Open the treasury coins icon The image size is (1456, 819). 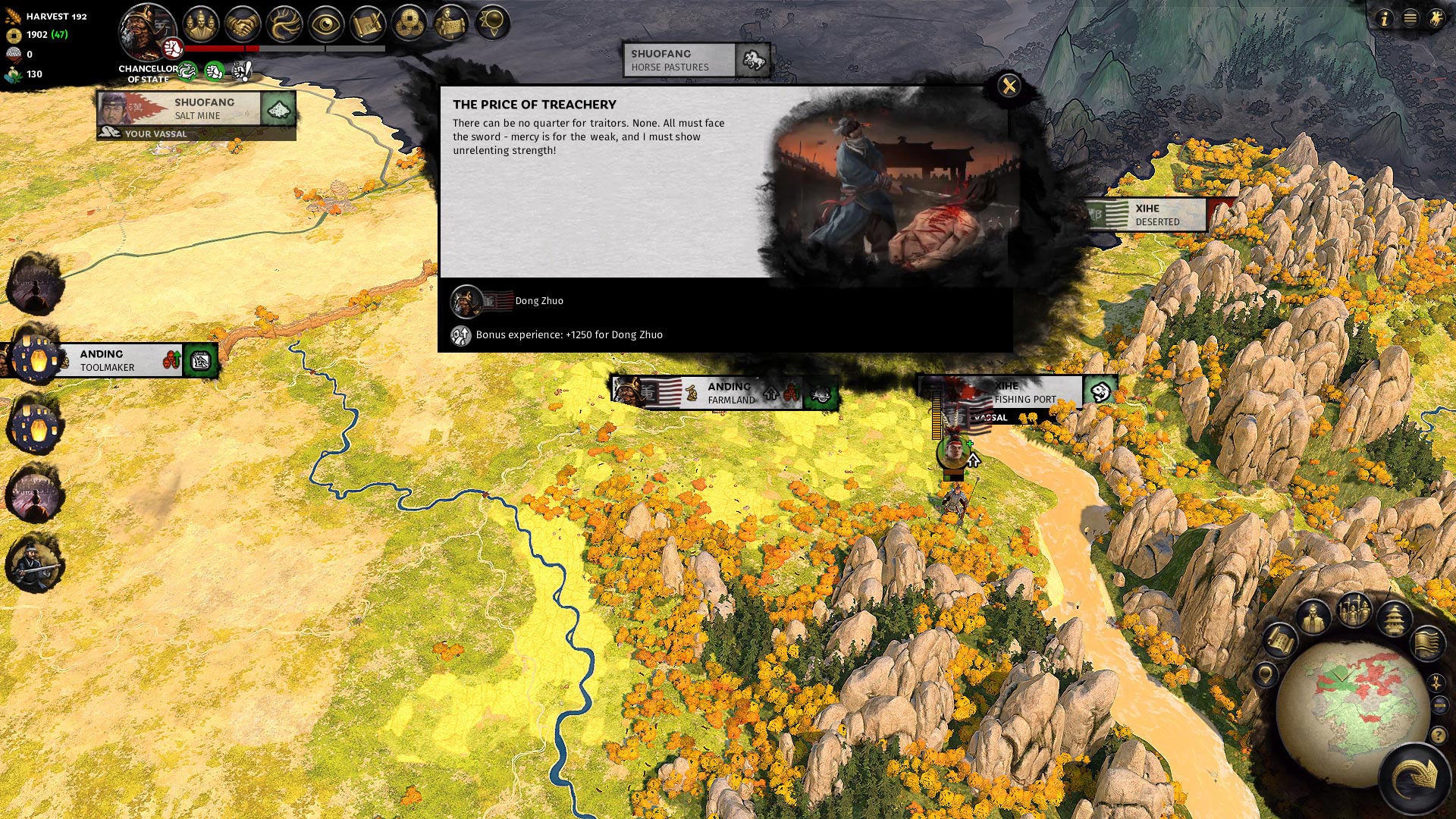pyautogui.click(x=409, y=24)
